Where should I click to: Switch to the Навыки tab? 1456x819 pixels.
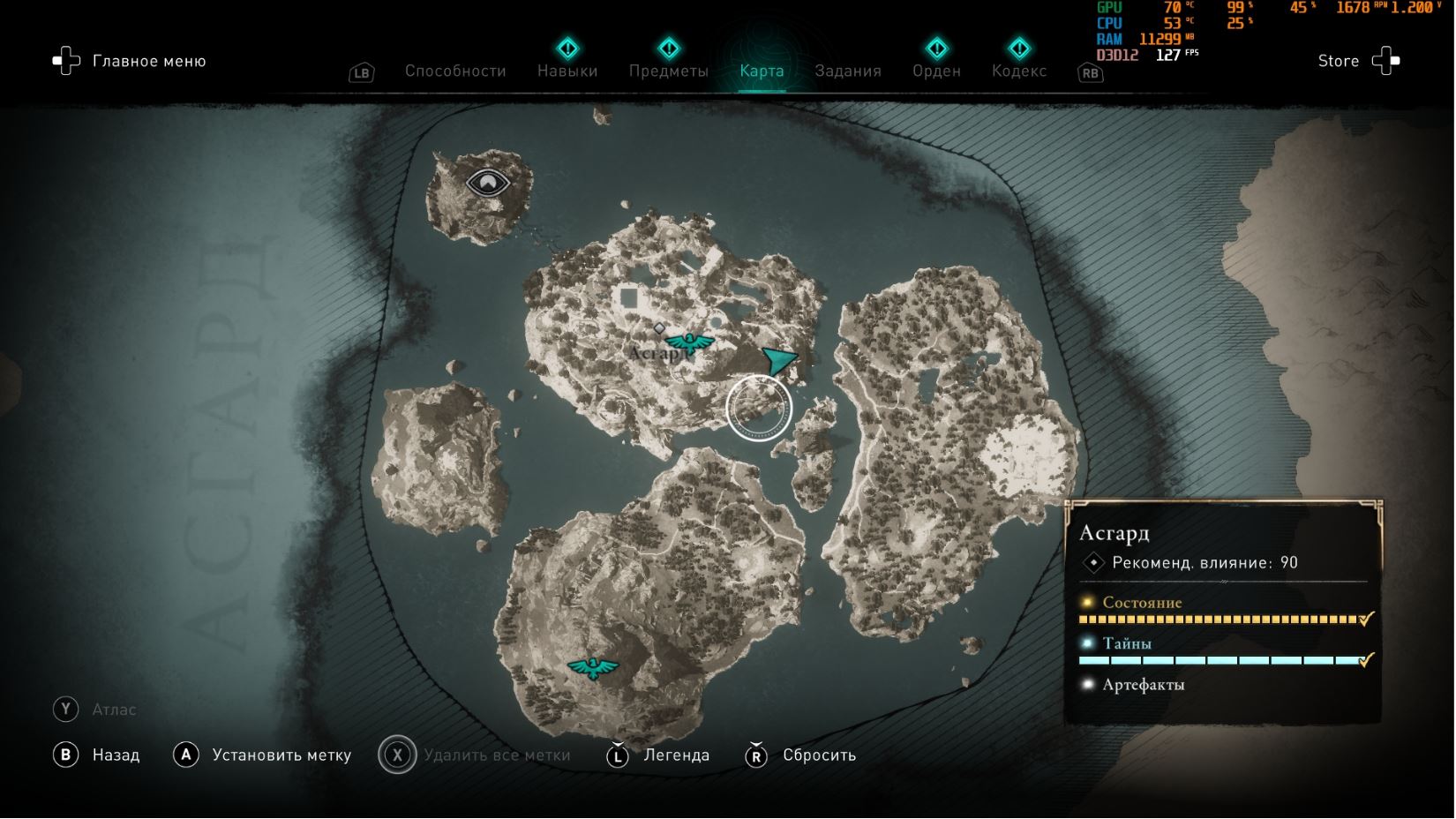pyautogui.click(x=567, y=71)
